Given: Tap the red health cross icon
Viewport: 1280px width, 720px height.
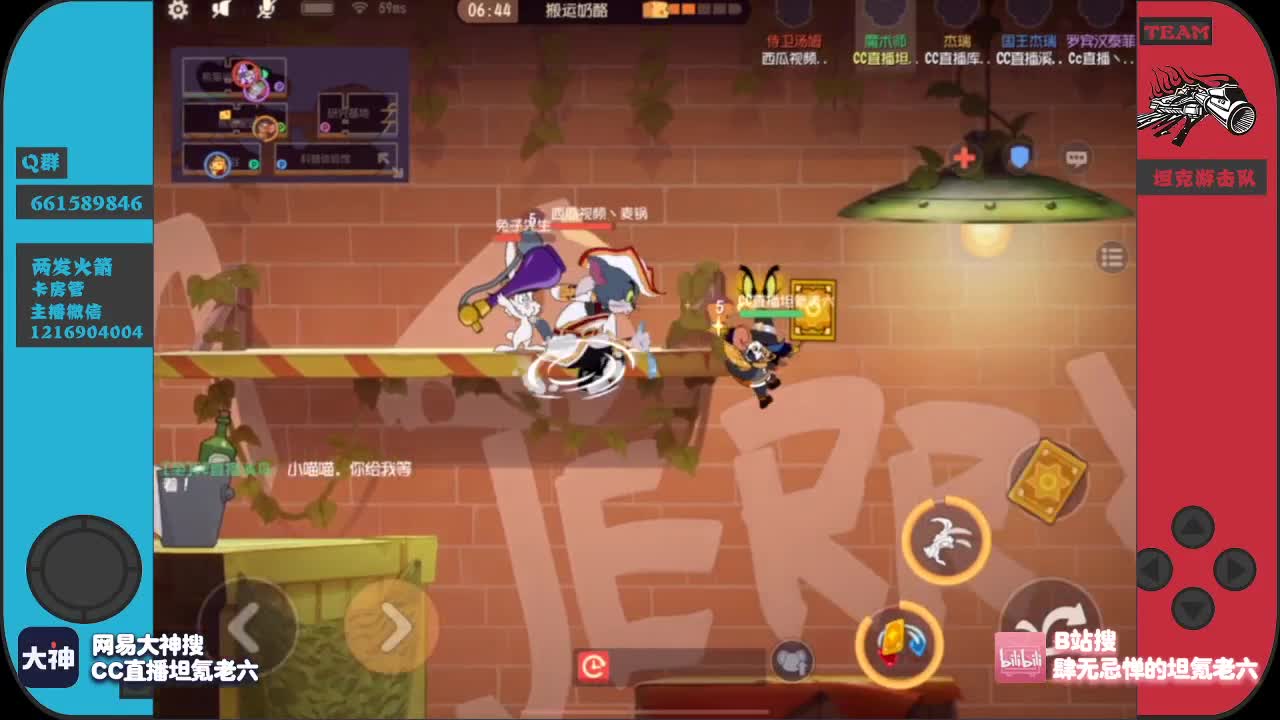Looking at the screenshot, I should point(964,156).
